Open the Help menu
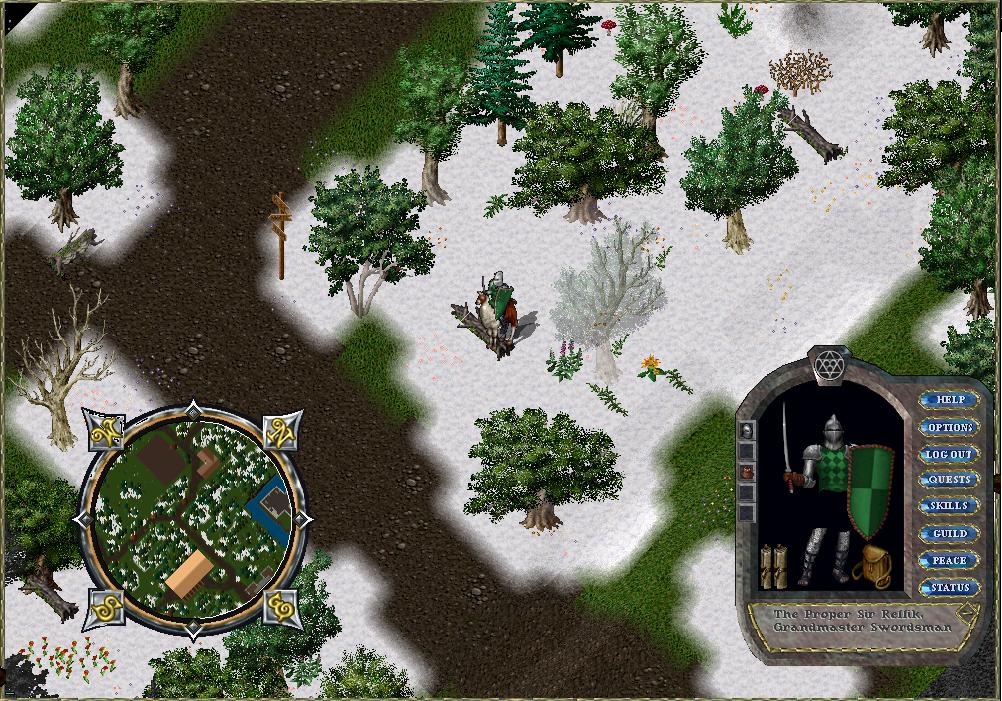This screenshot has height=701, width=1002. pos(949,401)
